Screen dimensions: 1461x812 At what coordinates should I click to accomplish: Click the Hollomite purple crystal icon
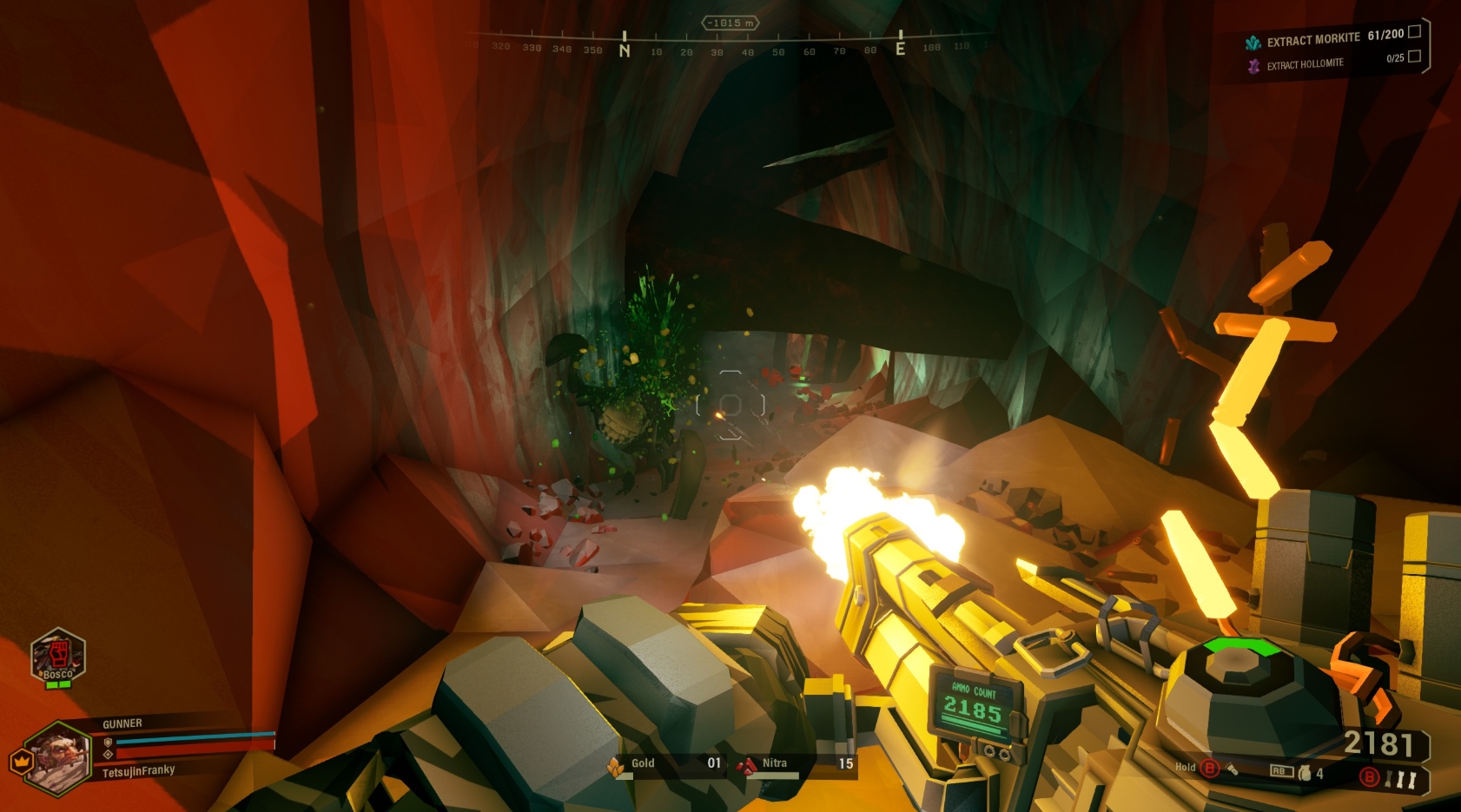[1255, 64]
